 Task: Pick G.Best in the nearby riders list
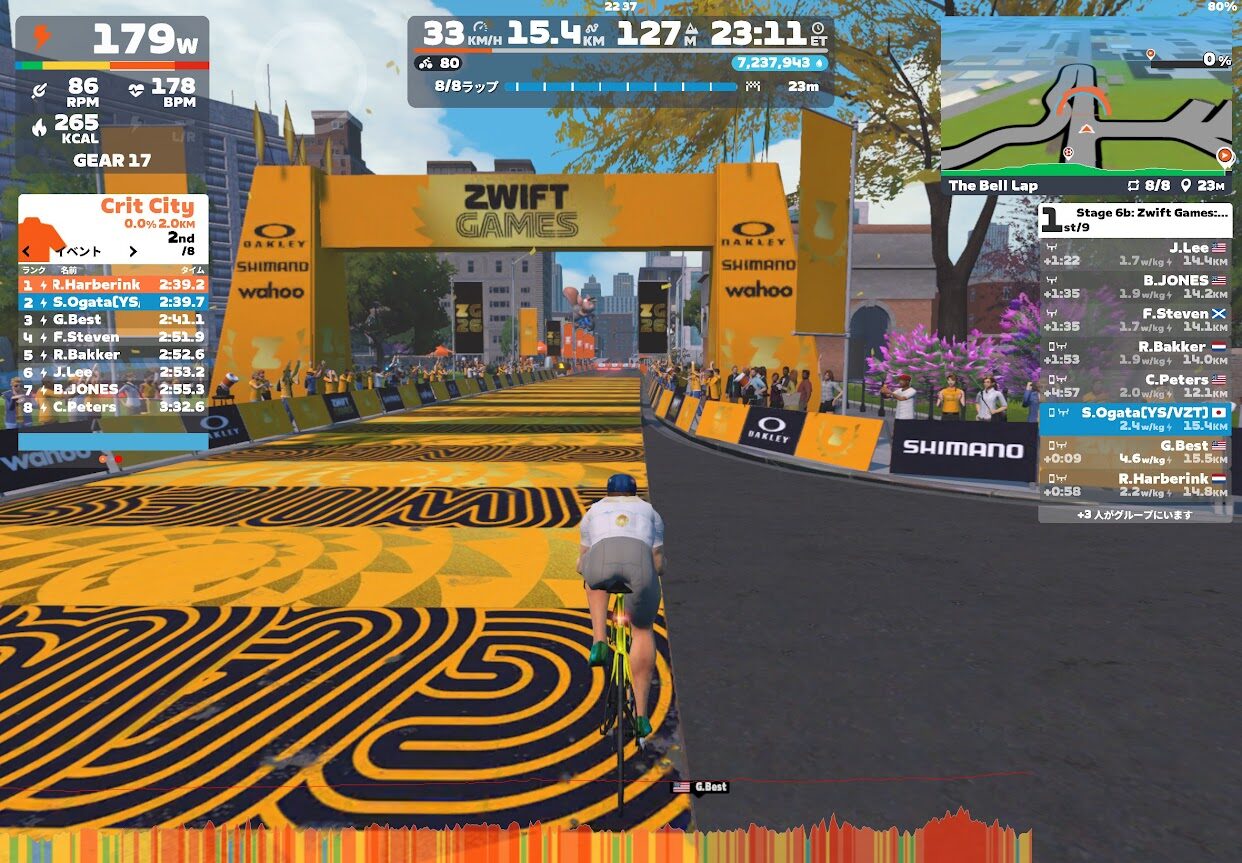(1135, 452)
